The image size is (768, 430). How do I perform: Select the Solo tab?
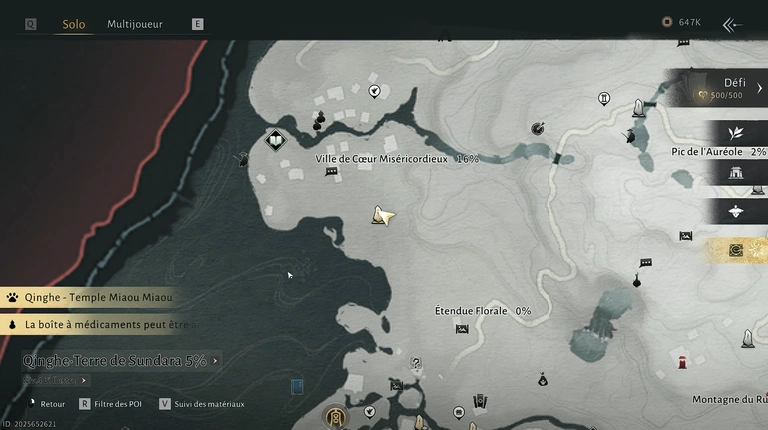[x=73, y=24]
